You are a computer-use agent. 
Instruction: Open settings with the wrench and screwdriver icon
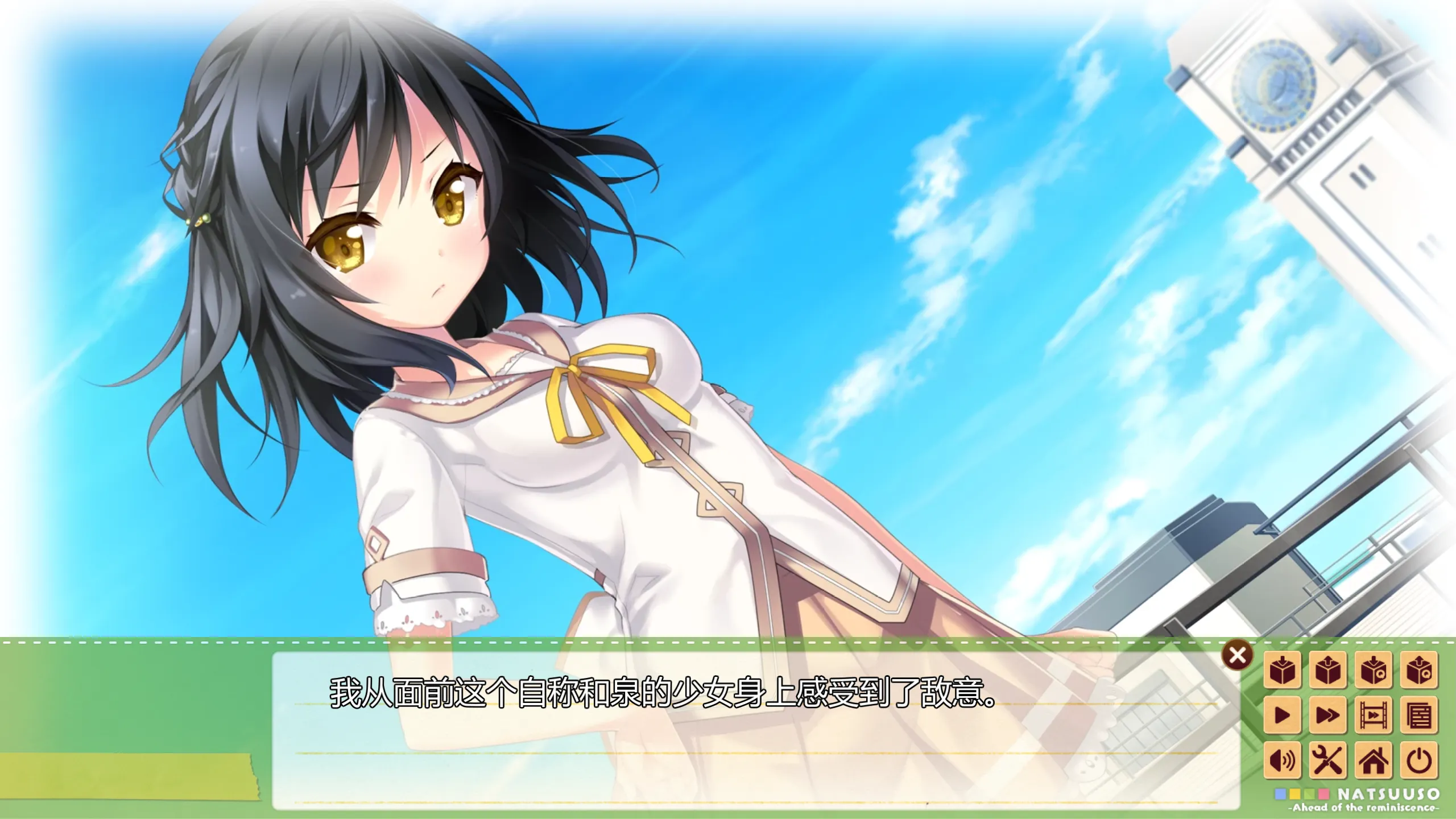1327,760
